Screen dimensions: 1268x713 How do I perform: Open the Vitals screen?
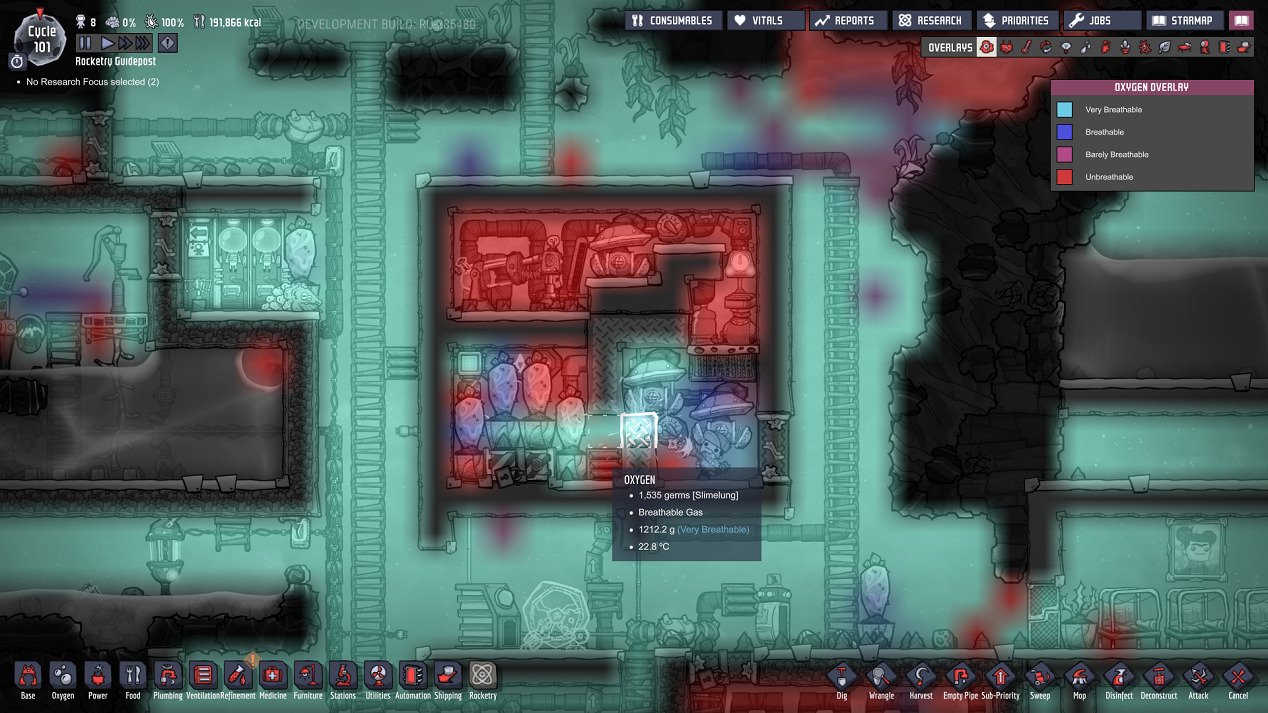[x=767, y=20]
